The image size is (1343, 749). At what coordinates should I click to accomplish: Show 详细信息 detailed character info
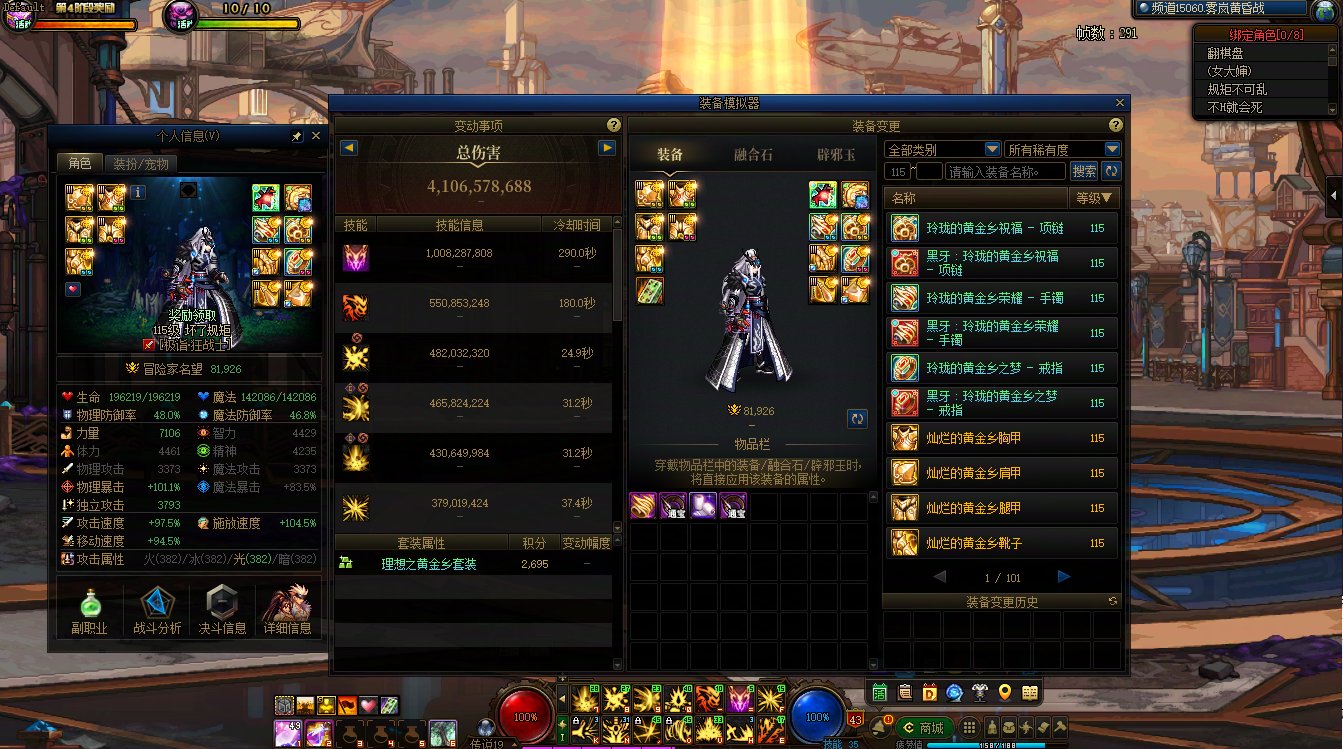click(287, 609)
